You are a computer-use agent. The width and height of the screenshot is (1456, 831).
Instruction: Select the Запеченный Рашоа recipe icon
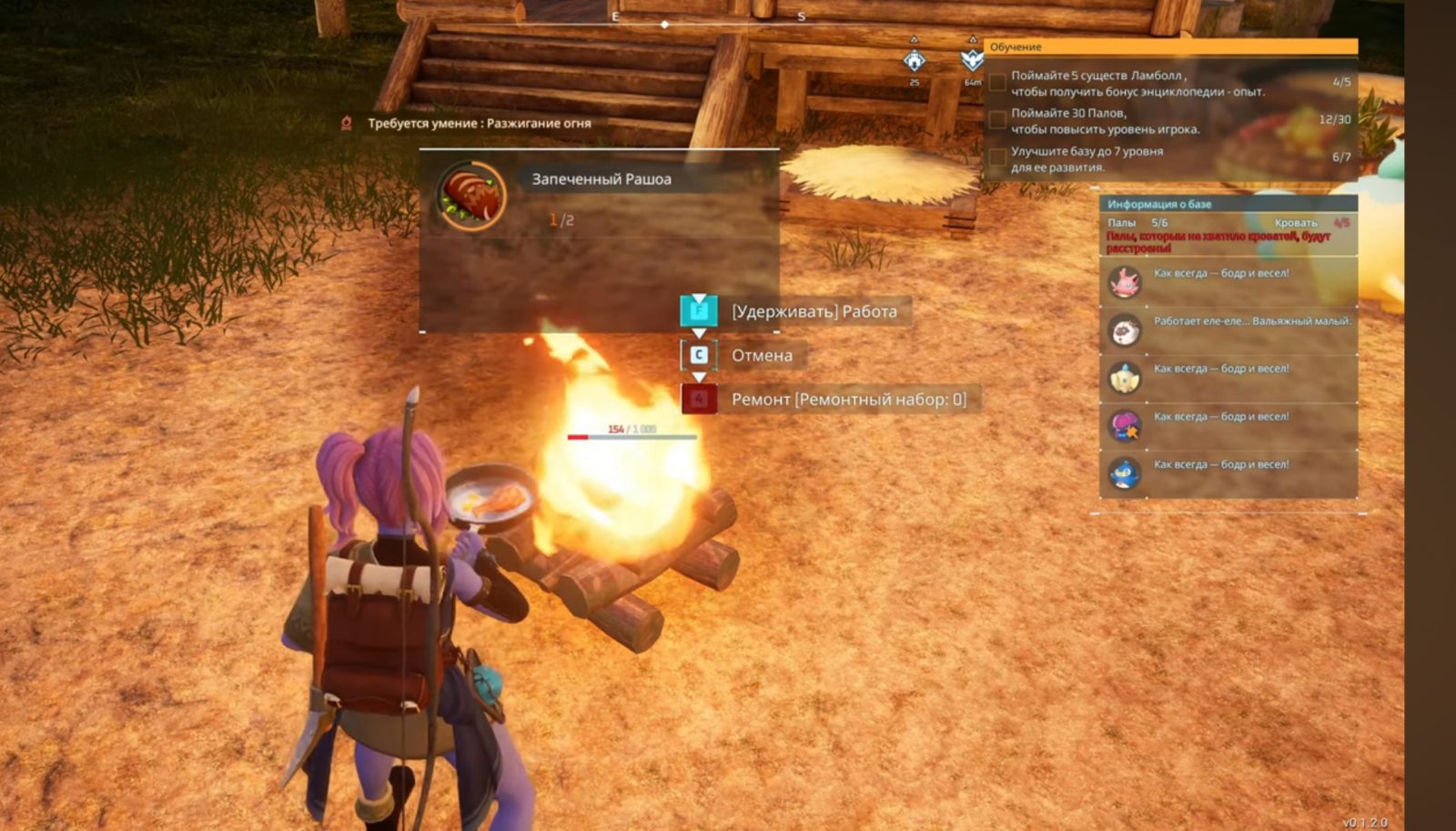click(471, 196)
